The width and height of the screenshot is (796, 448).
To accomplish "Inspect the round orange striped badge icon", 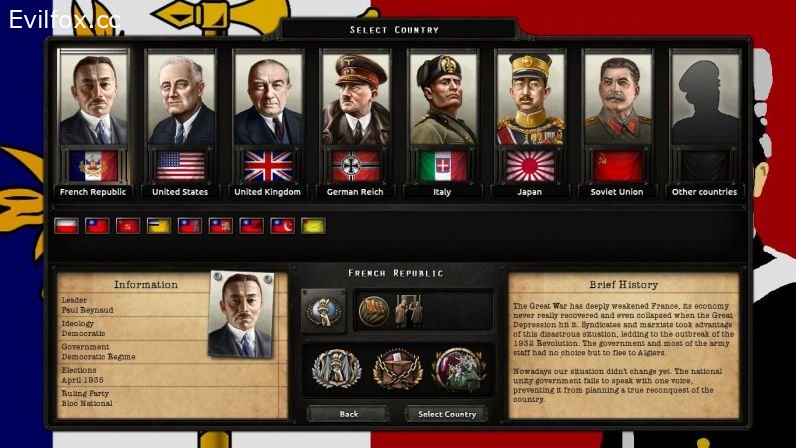I will (372, 311).
